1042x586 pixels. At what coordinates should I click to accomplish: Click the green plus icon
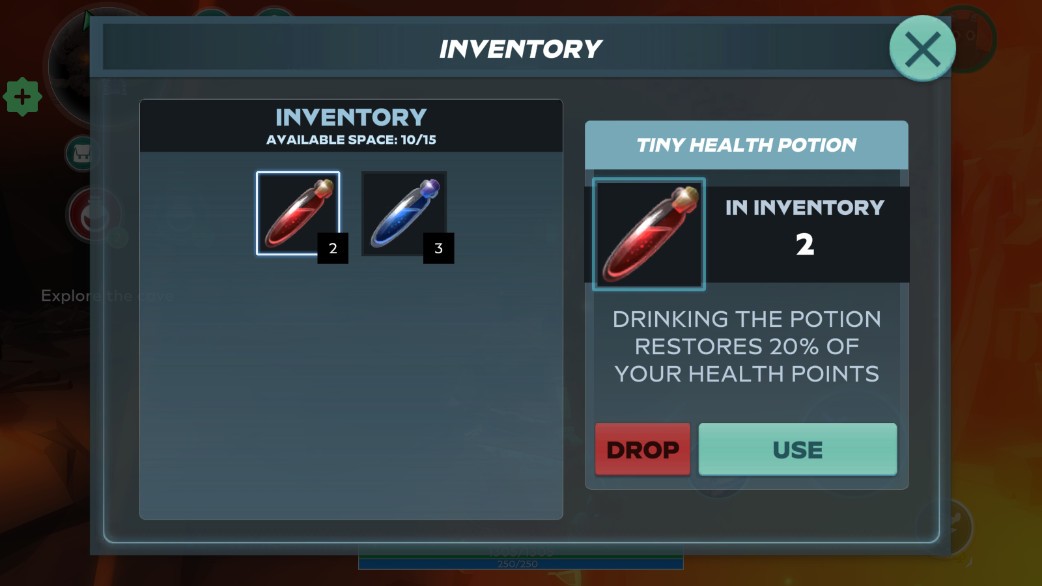pos(22,98)
